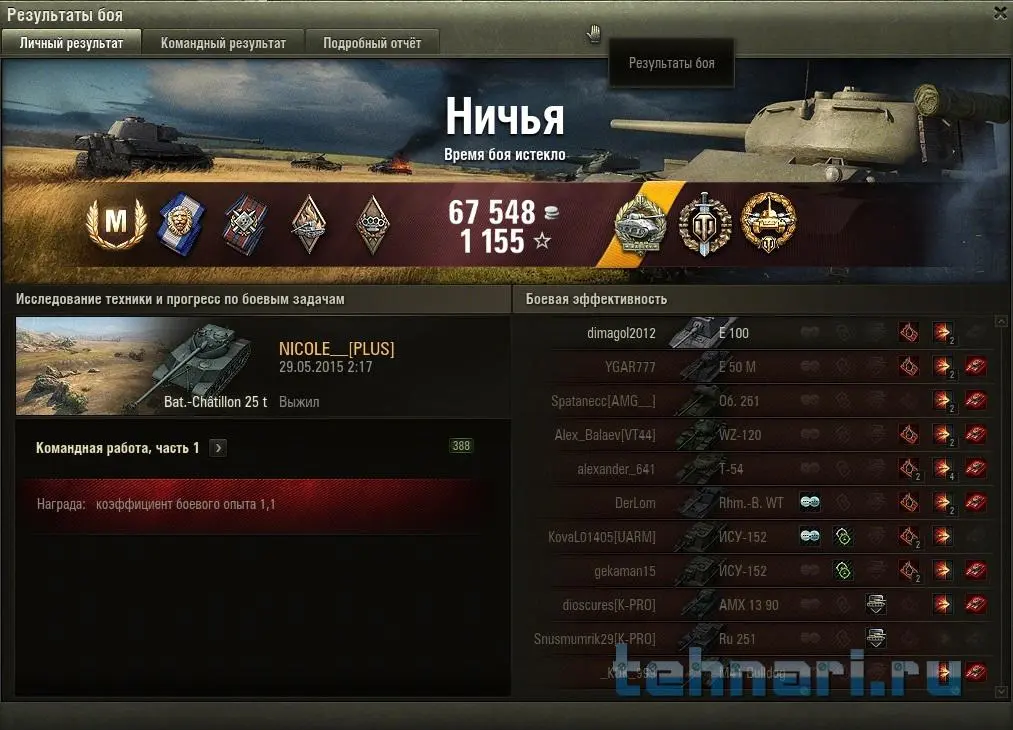Select the blue lion emblem medal
The width and height of the screenshot is (1013, 730).
pos(181,224)
